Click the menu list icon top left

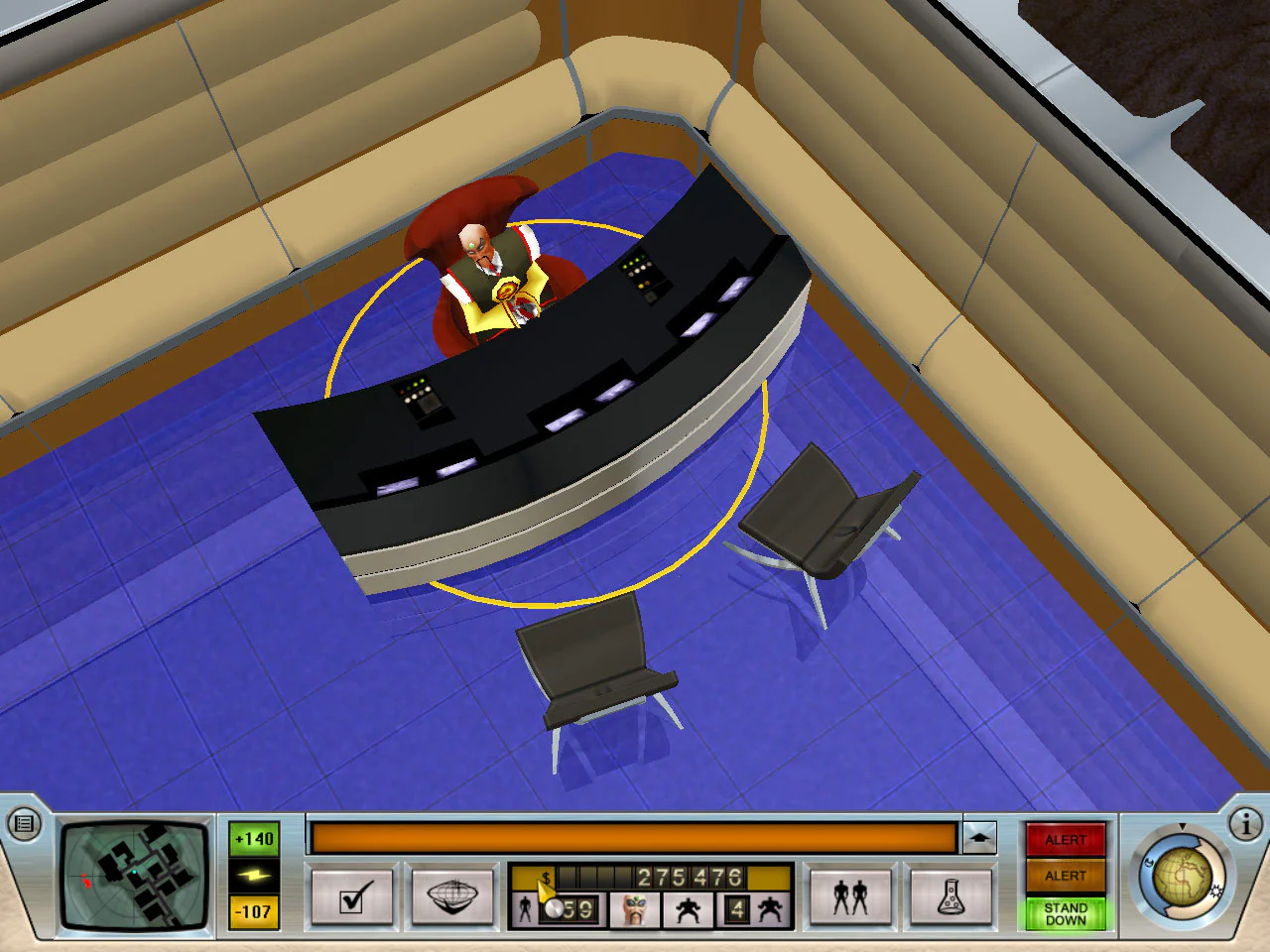coord(22,822)
